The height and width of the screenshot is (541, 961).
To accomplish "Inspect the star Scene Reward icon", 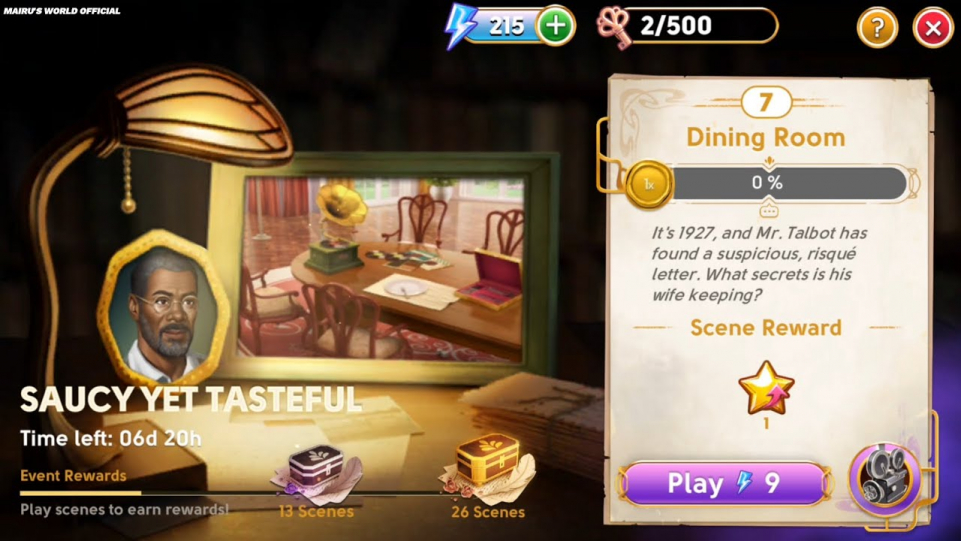I will [x=766, y=388].
